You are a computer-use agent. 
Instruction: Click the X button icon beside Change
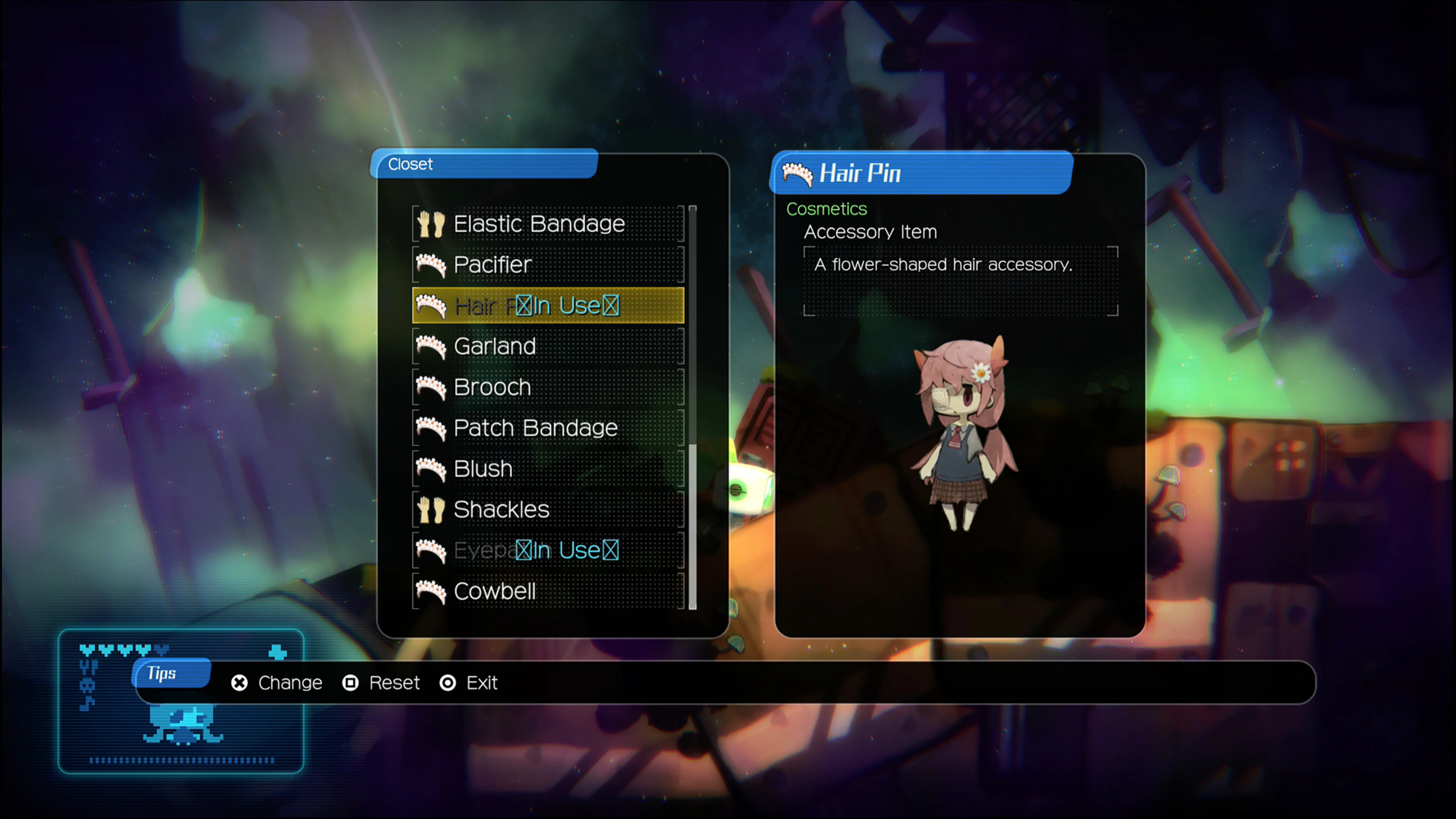point(239,683)
